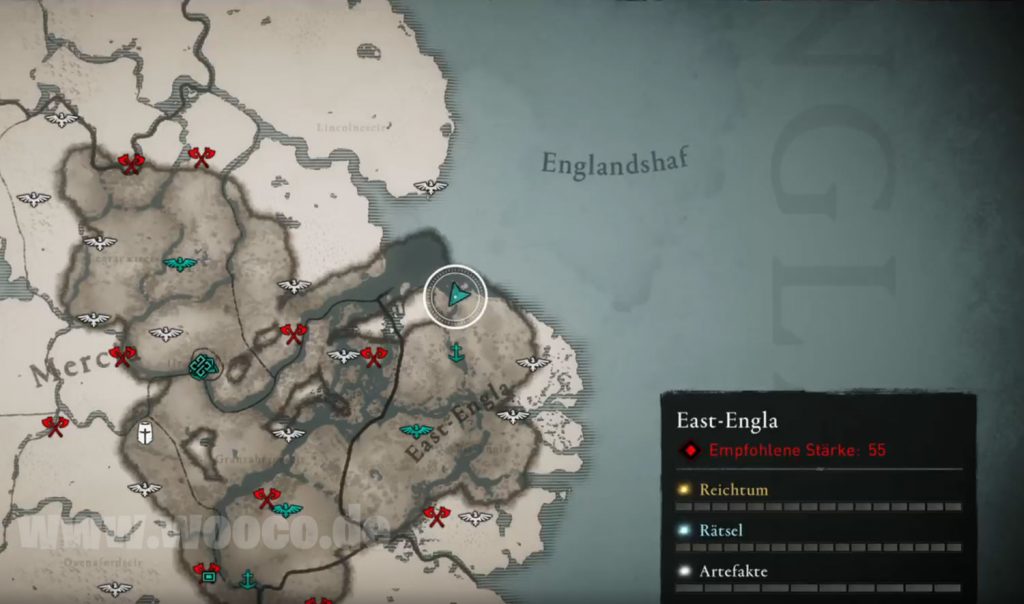This screenshot has height=604, width=1024.
Task: Pick the white bird marker below Englandshaf label
Action: pyautogui.click(x=431, y=187)
